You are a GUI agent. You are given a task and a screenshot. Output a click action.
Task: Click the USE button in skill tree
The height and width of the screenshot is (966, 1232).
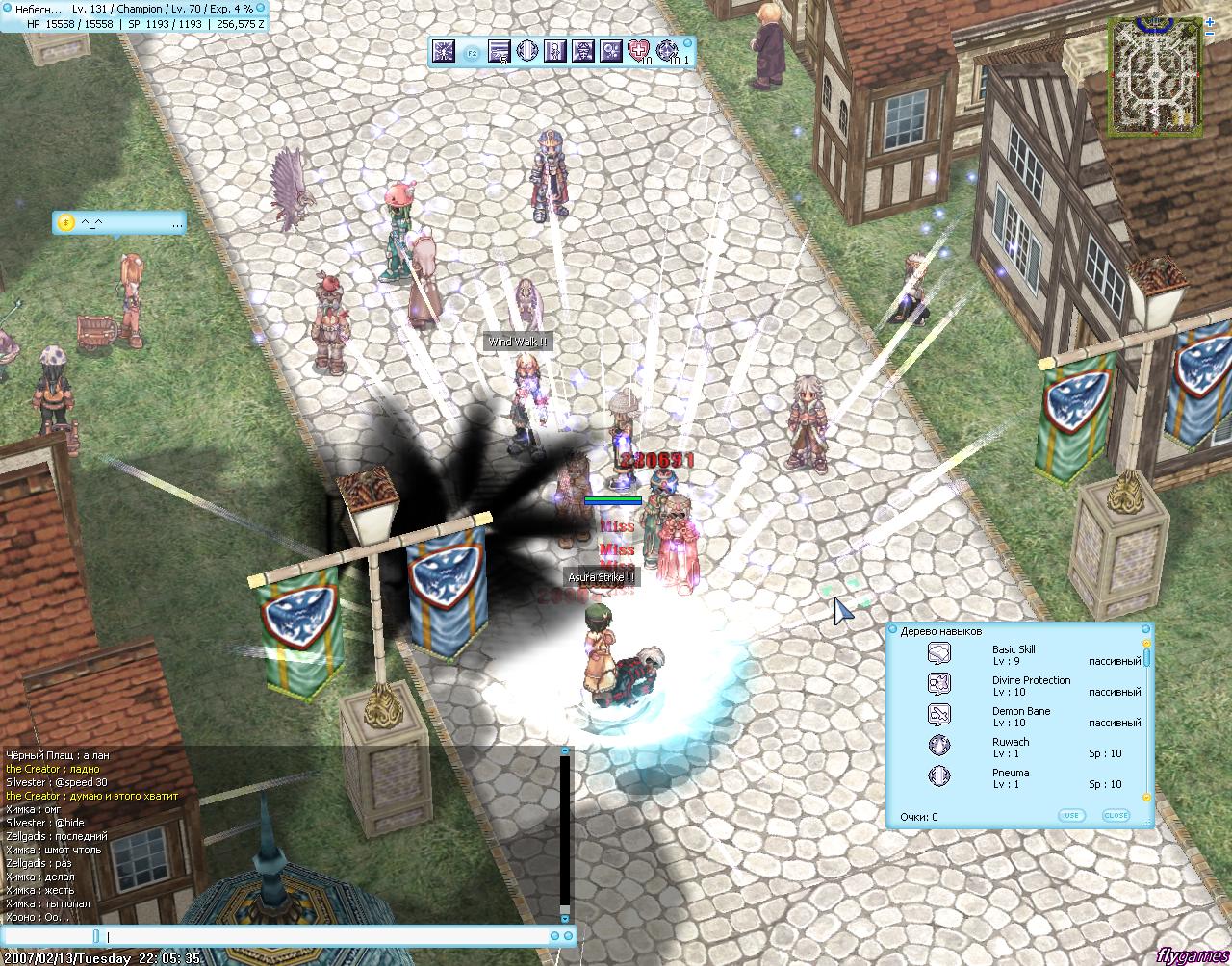click(x=1070, y=815)
